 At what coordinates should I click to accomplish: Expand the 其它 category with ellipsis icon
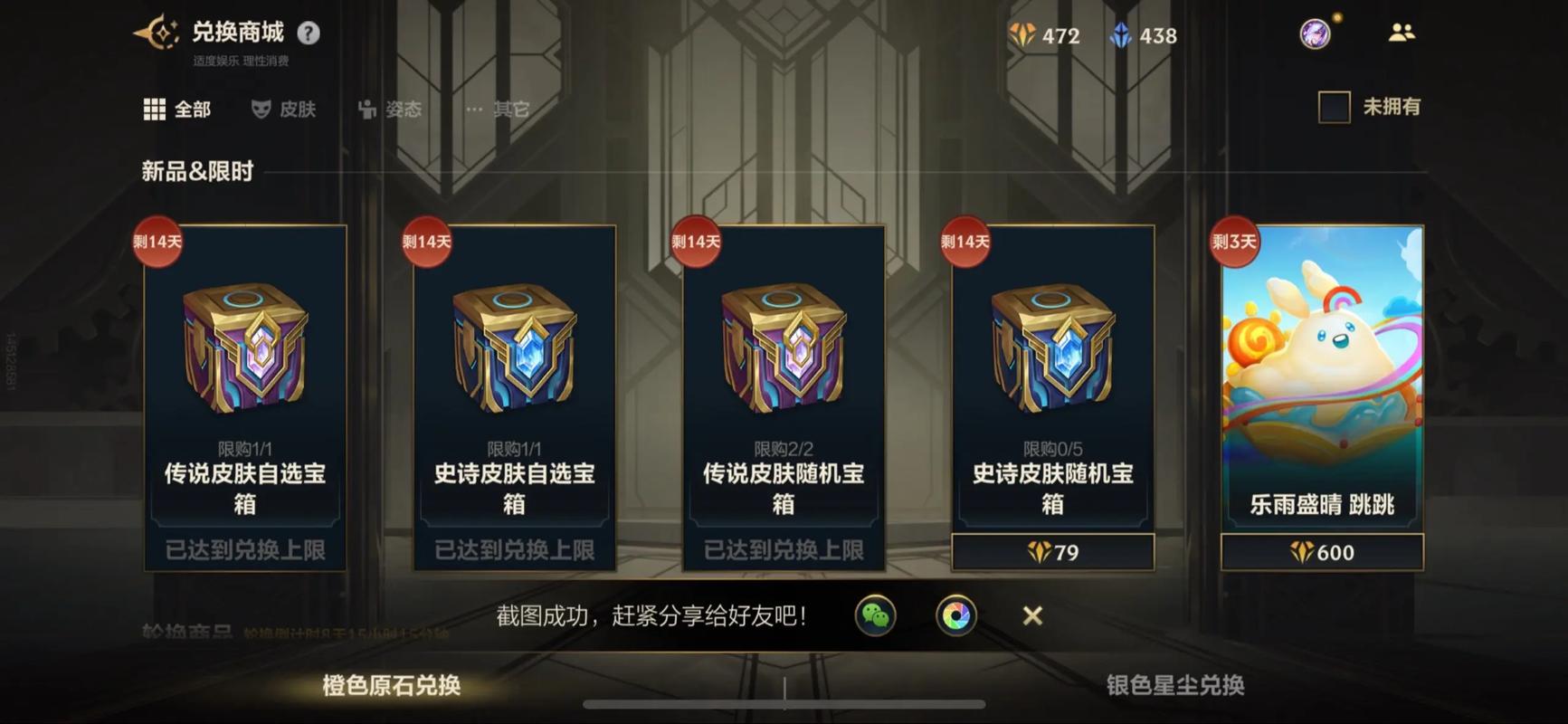pyautogui.click(x=493, y=109)
